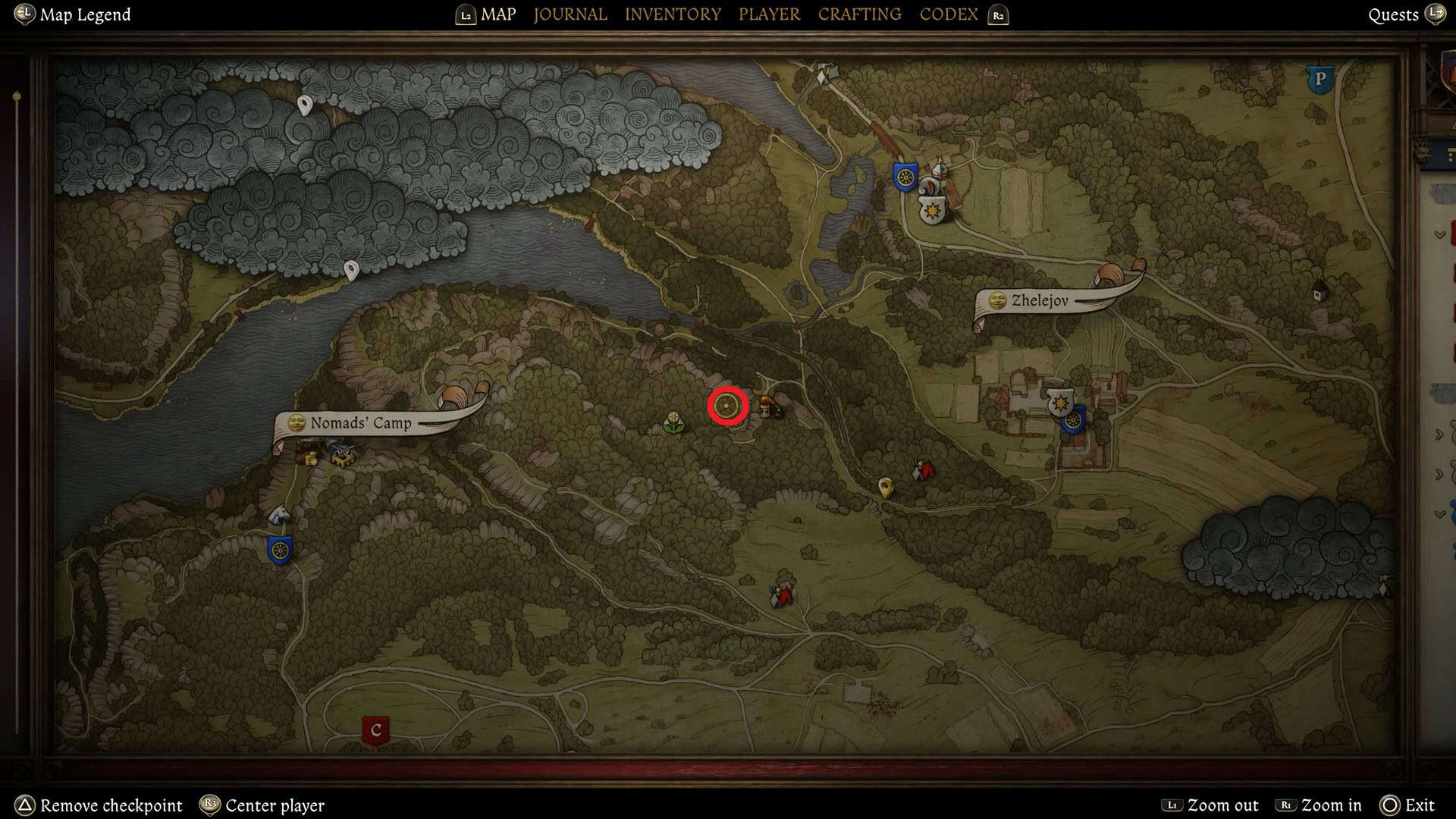Open the Inventory tab
The height and width of the screenshot is (819, 1456).
673,14
